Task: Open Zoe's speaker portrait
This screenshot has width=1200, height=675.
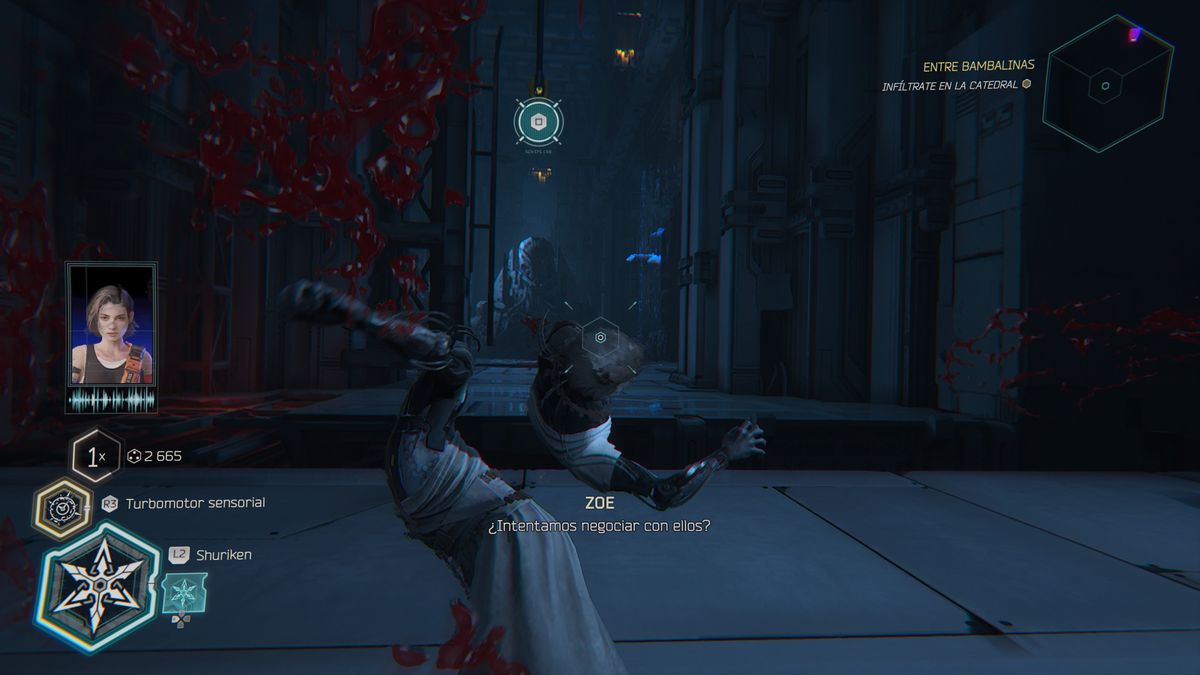Action: pos(111,325)
